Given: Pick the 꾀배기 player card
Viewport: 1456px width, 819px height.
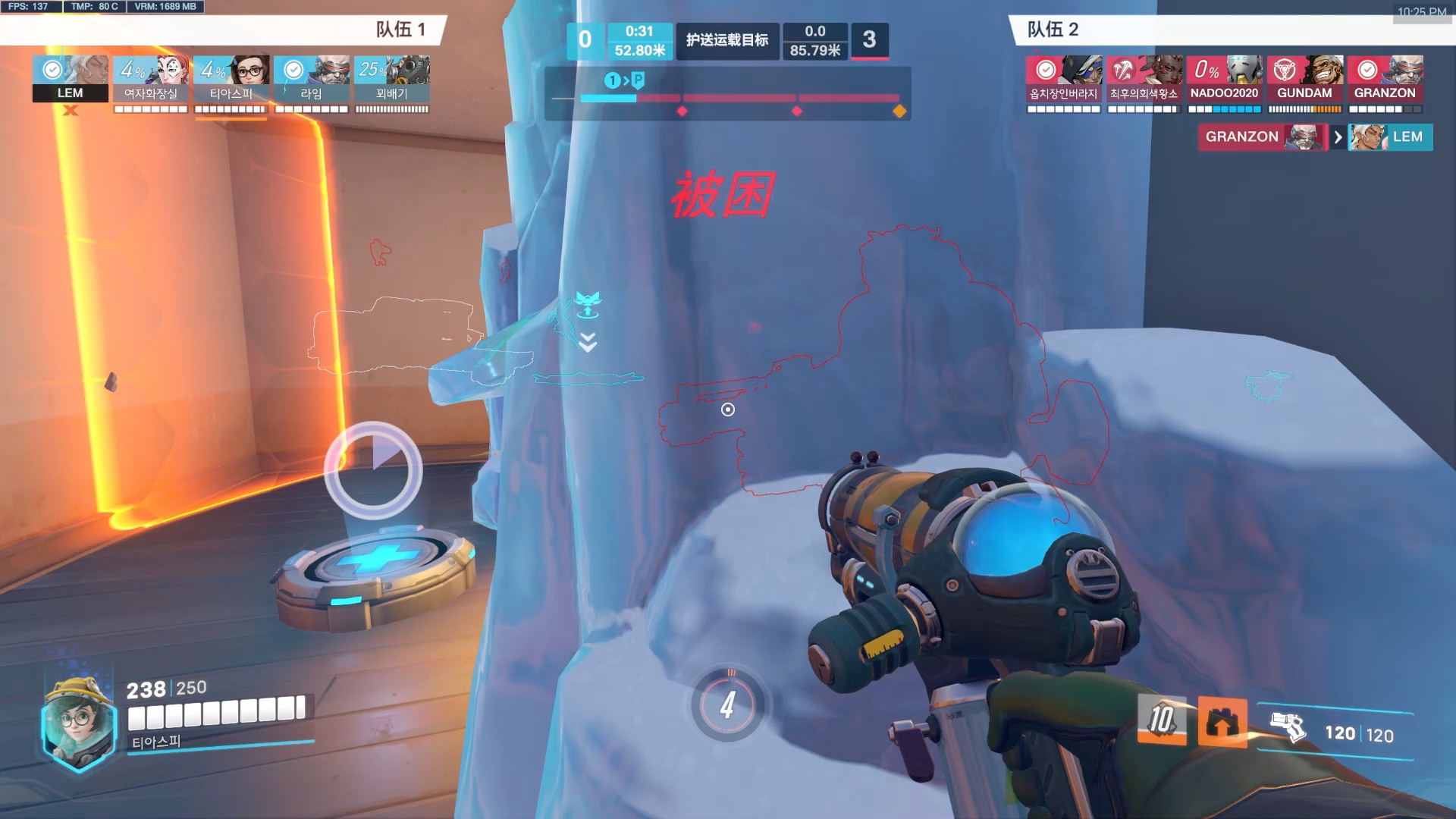Looking at the screenshot, I should pos(392,79).
